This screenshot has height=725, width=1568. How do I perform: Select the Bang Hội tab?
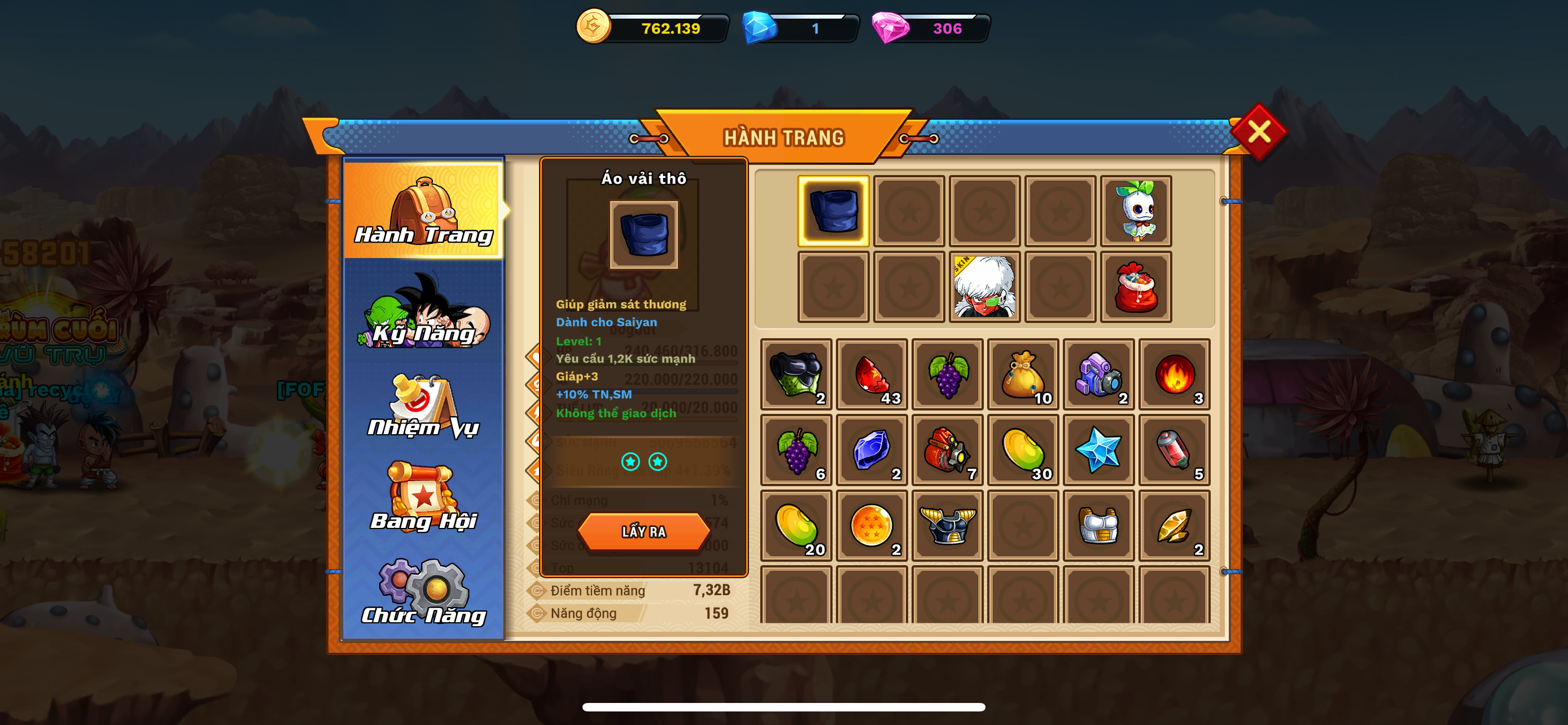click(x=424, y=497)
